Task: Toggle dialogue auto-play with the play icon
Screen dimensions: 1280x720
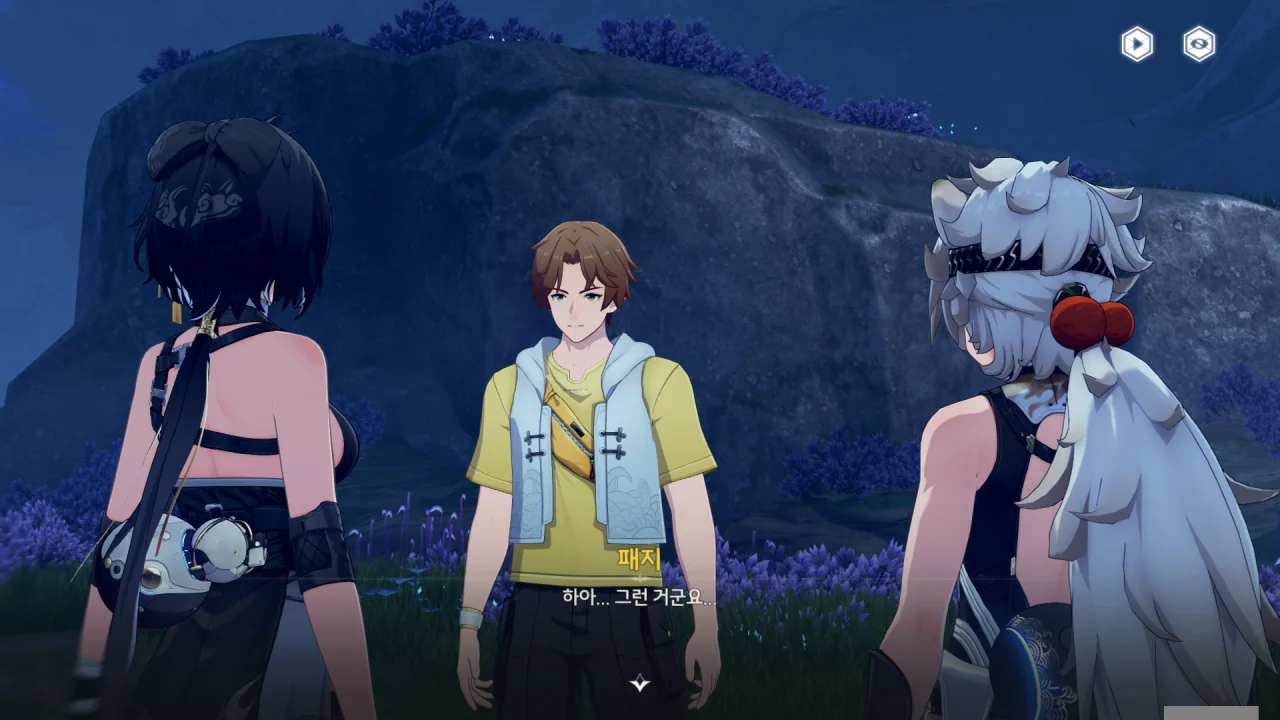Action: tap(1137, 44)
